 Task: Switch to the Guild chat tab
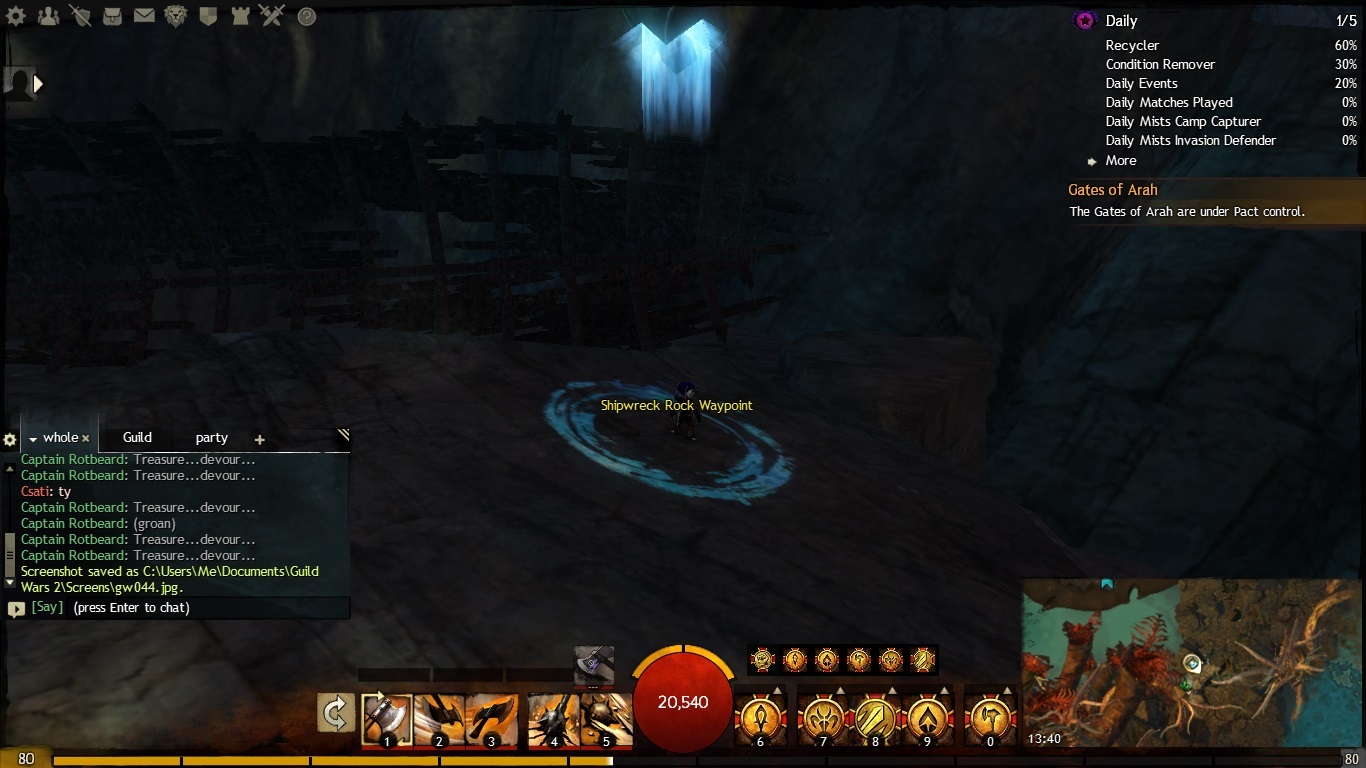pos(137,438)
